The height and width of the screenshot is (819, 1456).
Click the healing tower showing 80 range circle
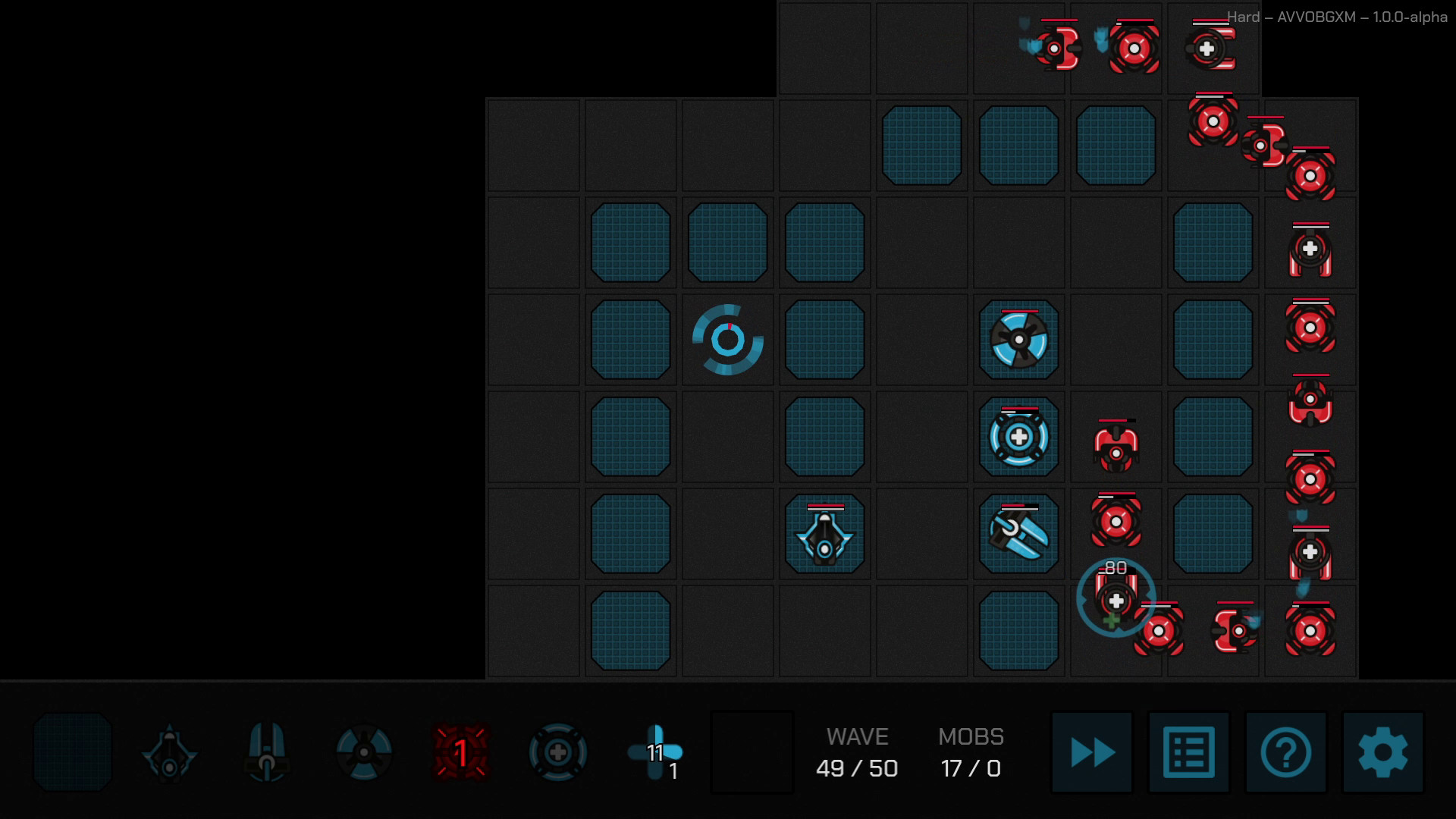pos(1116,599)
